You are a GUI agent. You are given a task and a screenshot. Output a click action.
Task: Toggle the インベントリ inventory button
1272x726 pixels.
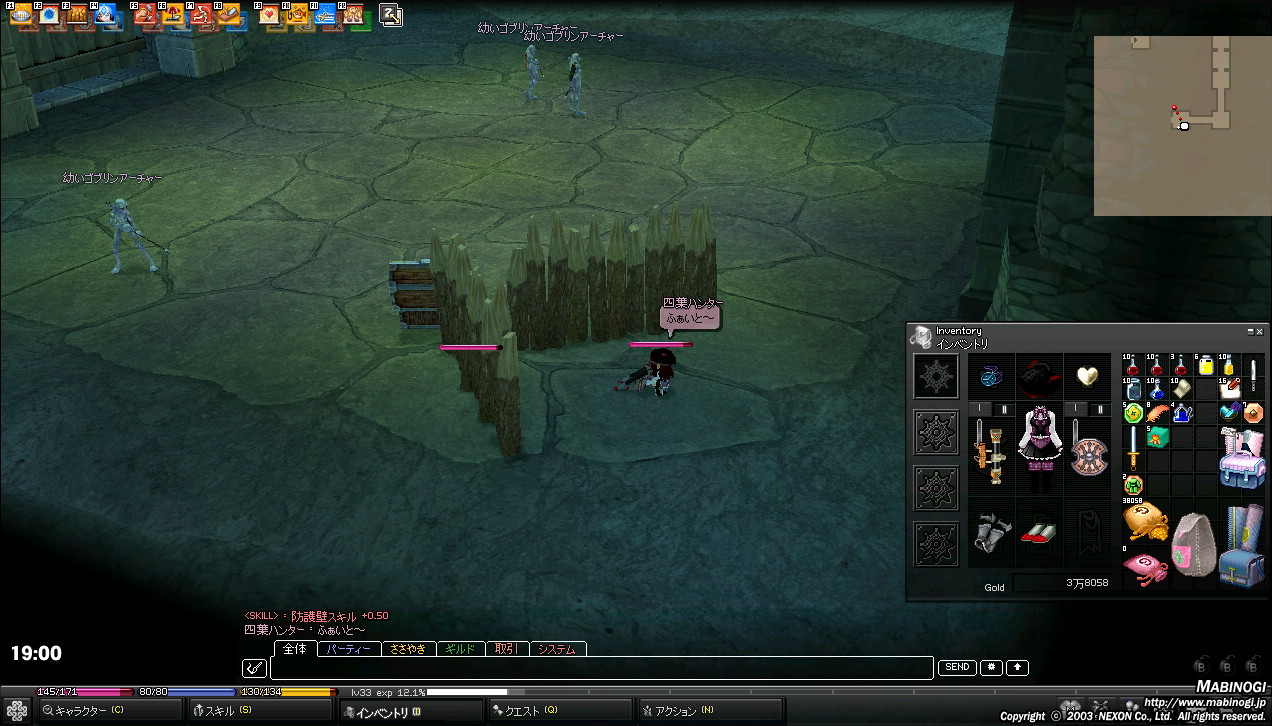382,712
